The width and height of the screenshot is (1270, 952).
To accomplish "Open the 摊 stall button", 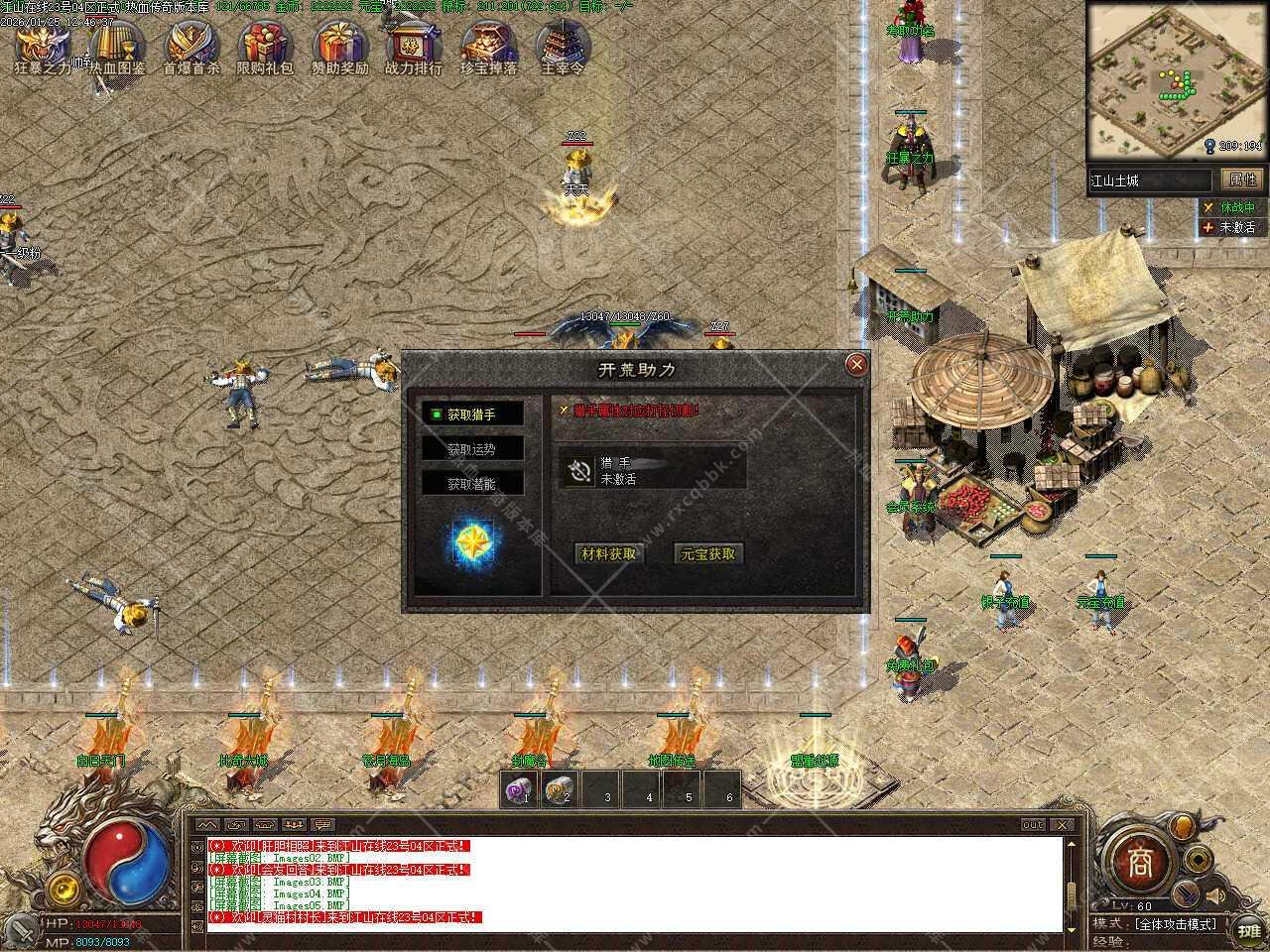I will pos(1247,930).
